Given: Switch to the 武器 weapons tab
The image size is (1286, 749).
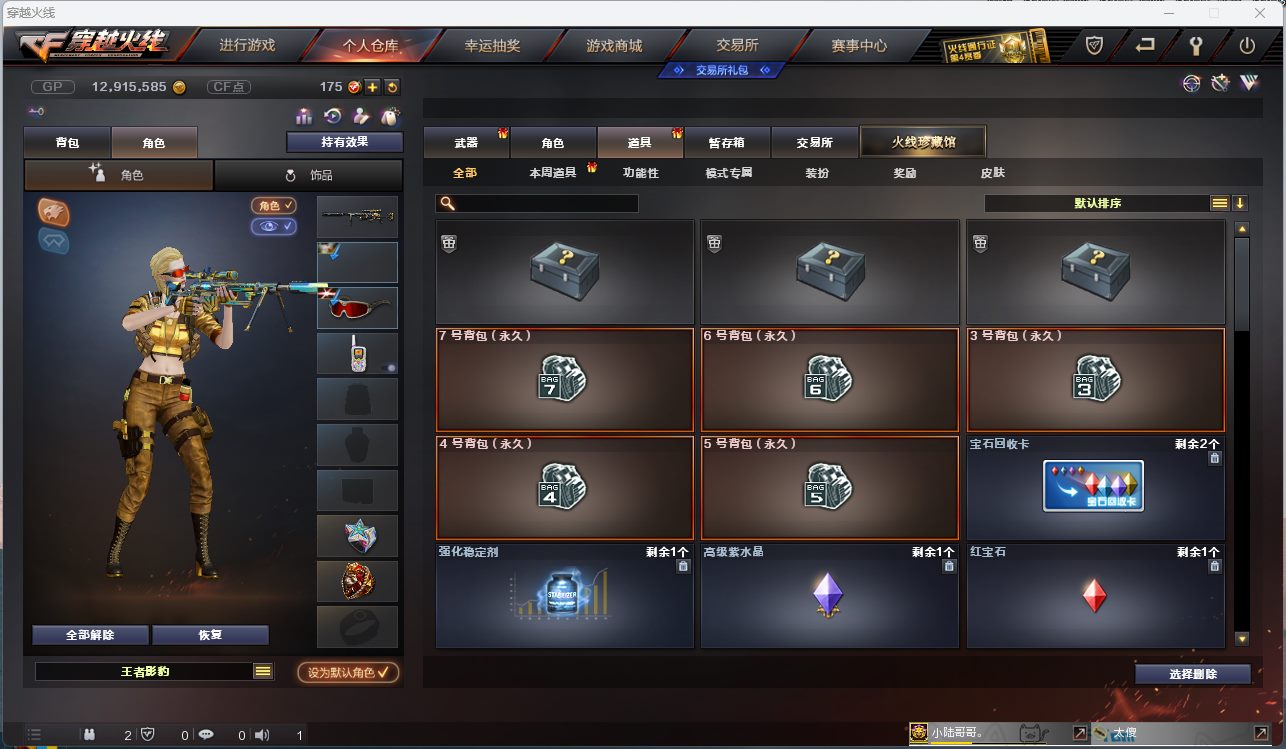Looking at the screenshot, I should 466,143.
